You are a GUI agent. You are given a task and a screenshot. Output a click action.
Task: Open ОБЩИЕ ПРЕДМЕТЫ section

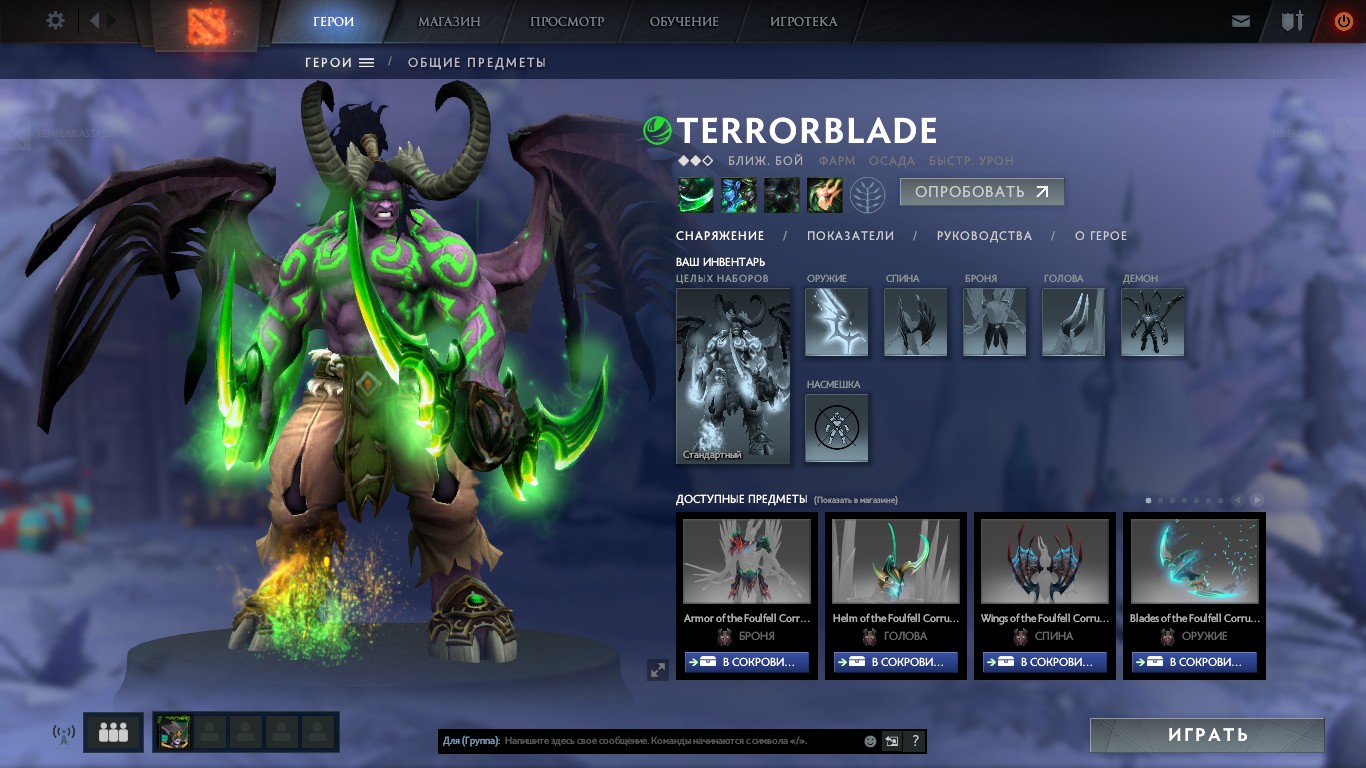[x=476, y=62]
